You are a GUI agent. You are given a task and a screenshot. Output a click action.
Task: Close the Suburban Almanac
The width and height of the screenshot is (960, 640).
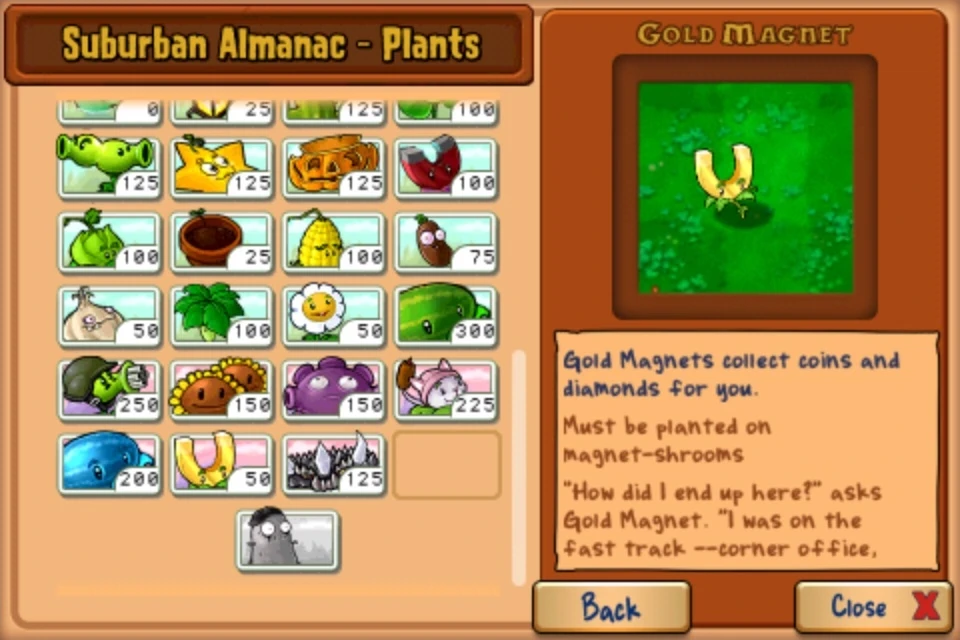(x=873, y=606)
